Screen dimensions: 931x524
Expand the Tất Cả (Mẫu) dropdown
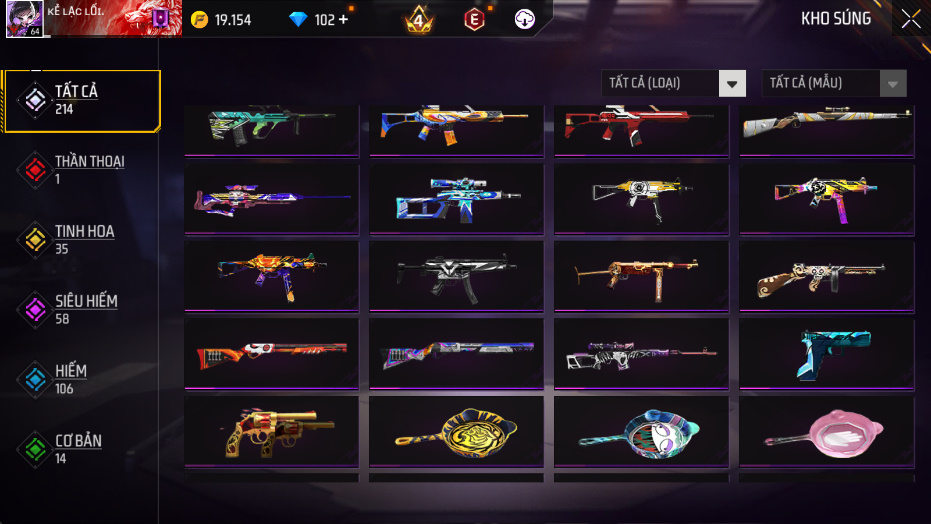tap(834, 83)
